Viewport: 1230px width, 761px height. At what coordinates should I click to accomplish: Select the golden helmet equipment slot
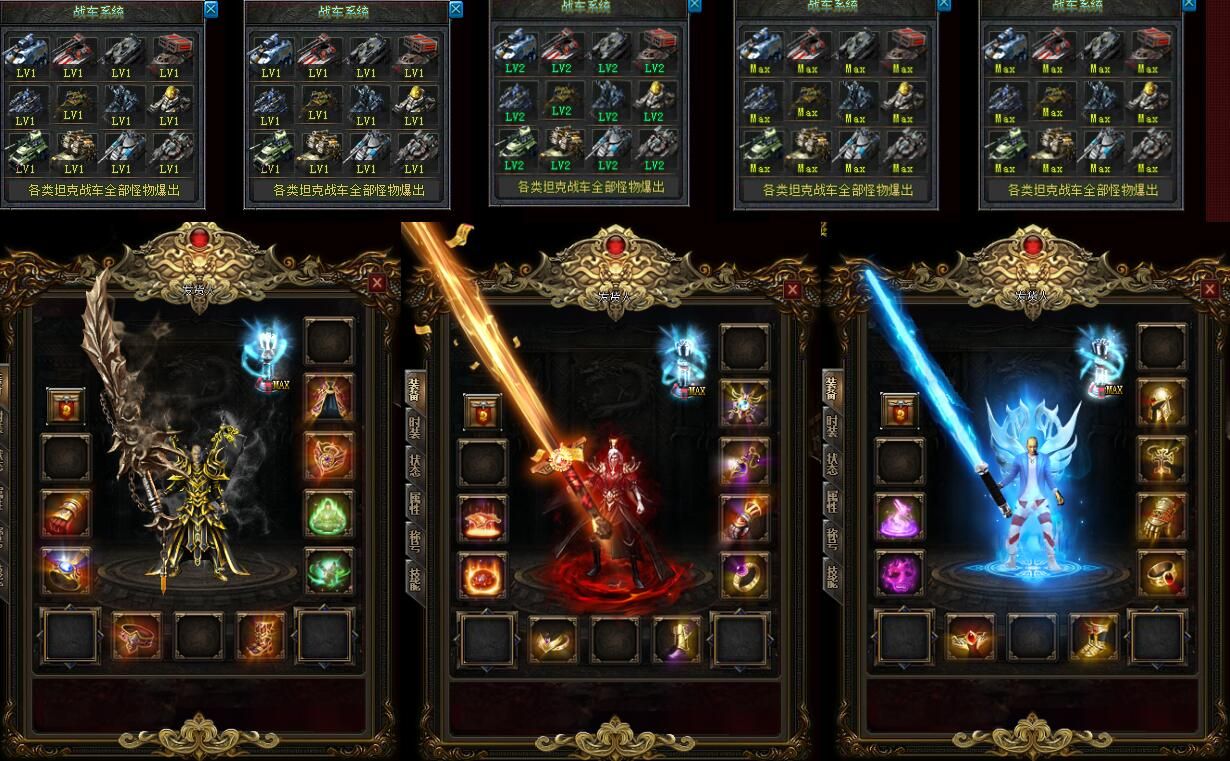[x=1162, y=402]
